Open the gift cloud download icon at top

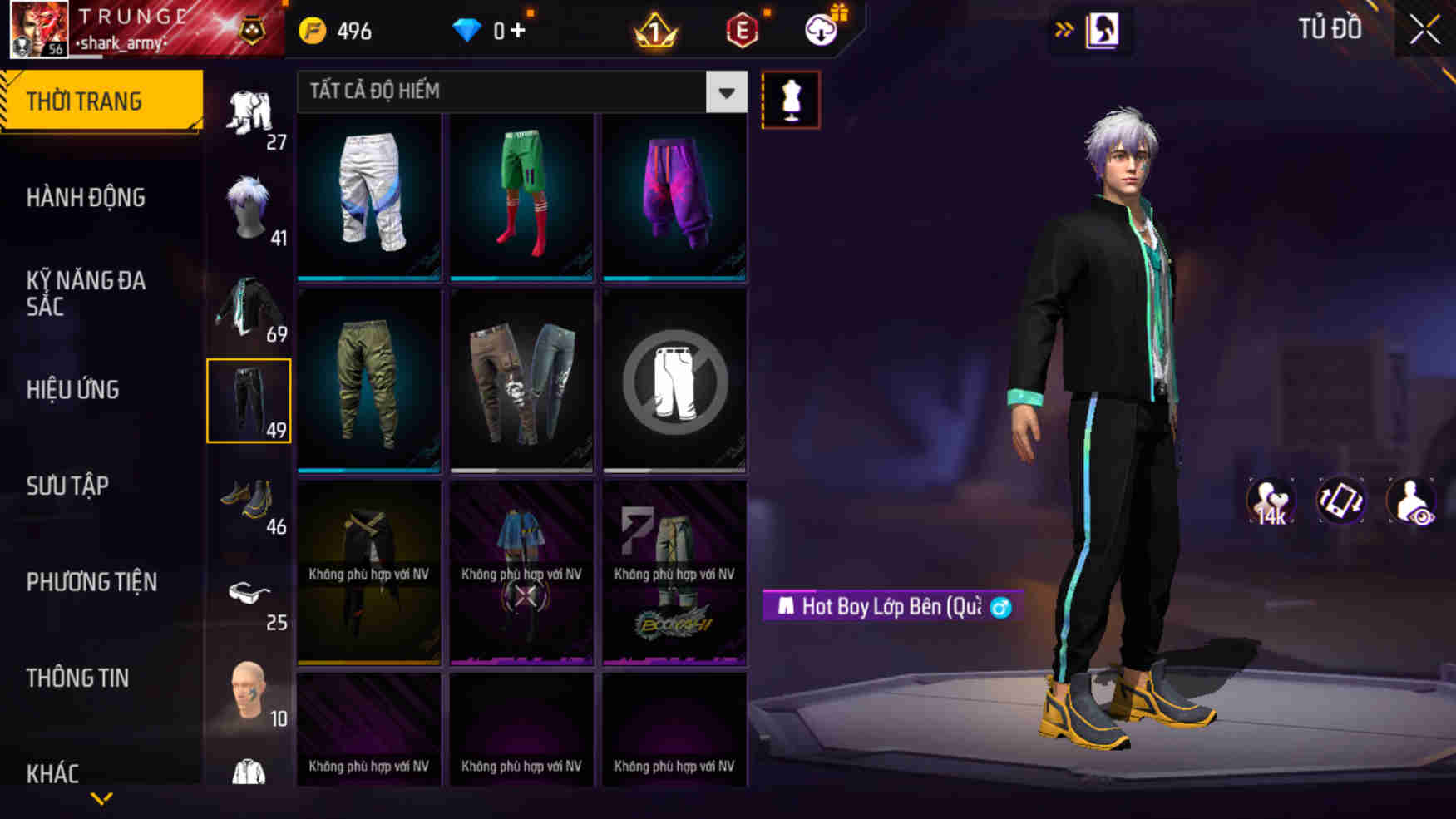pos(820,32)
